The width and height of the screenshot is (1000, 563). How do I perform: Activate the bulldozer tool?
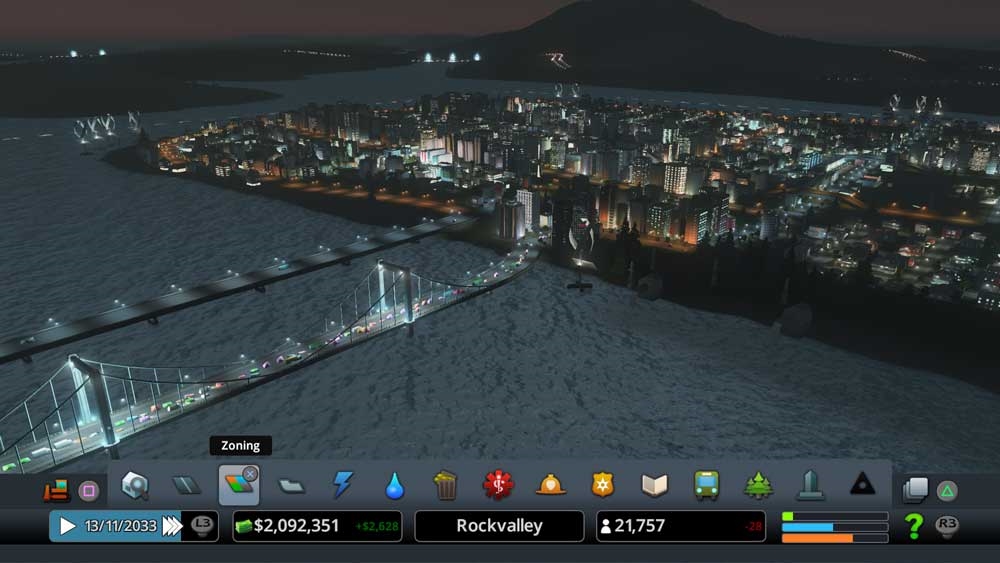pos(56,490)
